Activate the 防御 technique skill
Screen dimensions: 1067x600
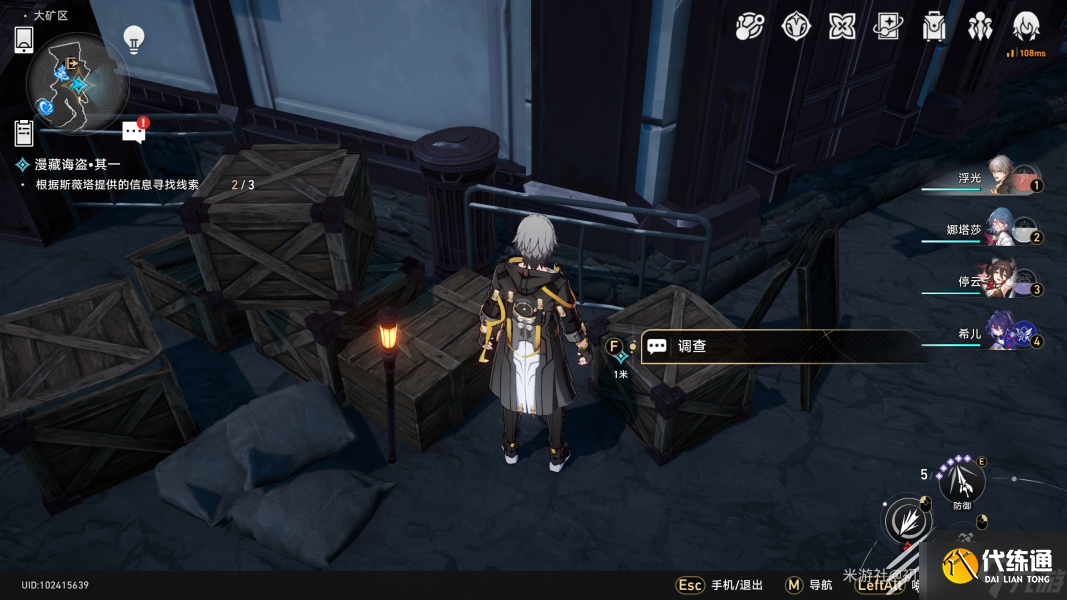[x=962, y=483]
